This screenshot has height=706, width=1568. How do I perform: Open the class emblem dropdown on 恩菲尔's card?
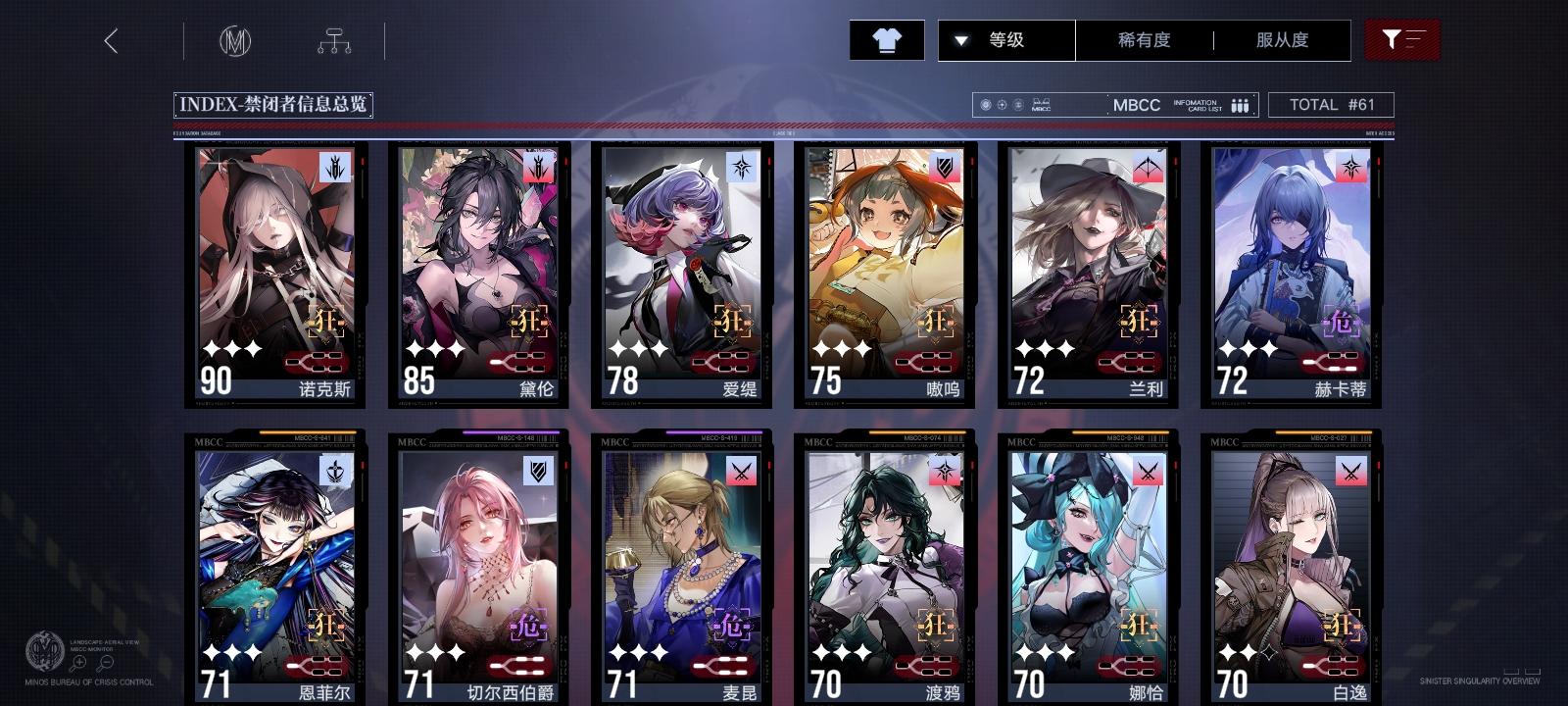[334, 471]
